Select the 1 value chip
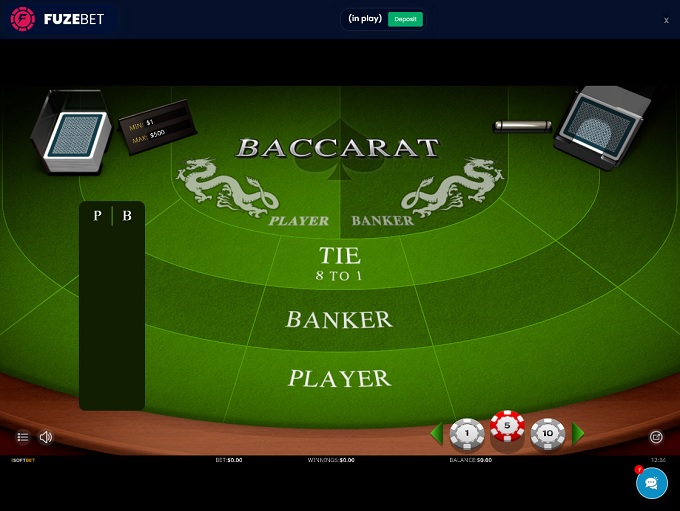 [467, 434]
